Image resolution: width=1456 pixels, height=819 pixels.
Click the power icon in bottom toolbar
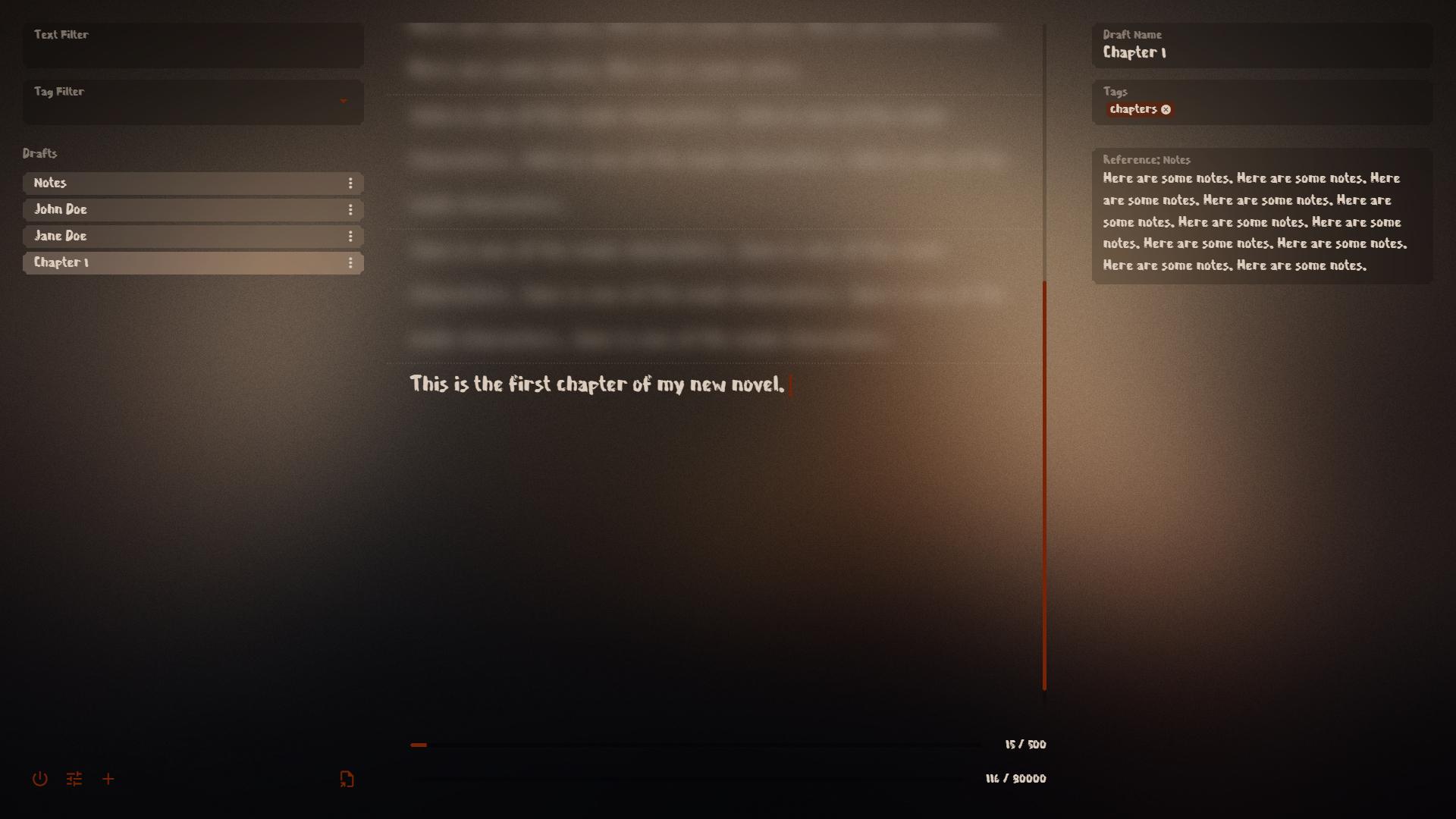(x=39, y=779)
